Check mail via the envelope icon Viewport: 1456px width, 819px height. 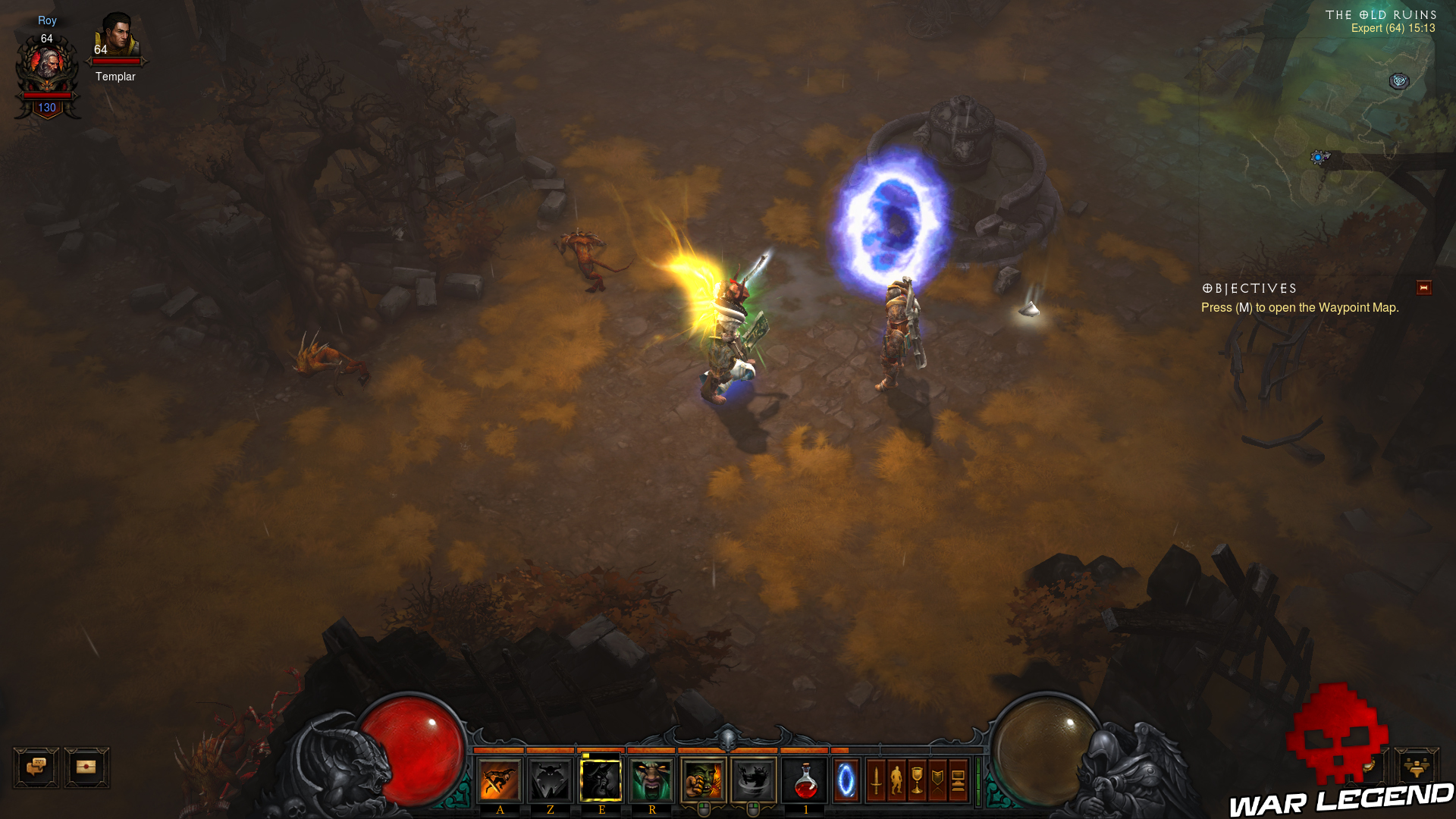pyautogui.click(x=85, y=767)
